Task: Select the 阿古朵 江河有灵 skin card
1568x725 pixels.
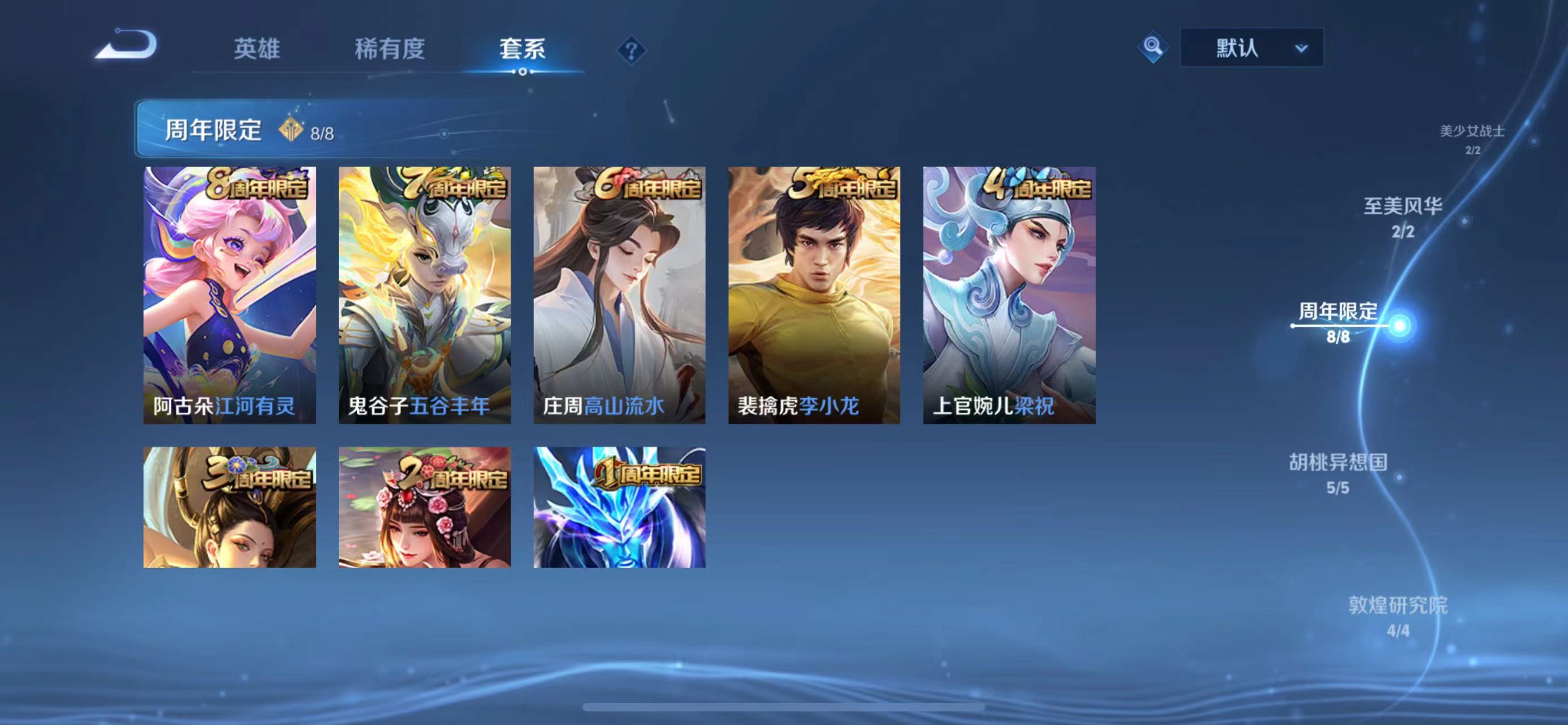Action: [229, 295]
